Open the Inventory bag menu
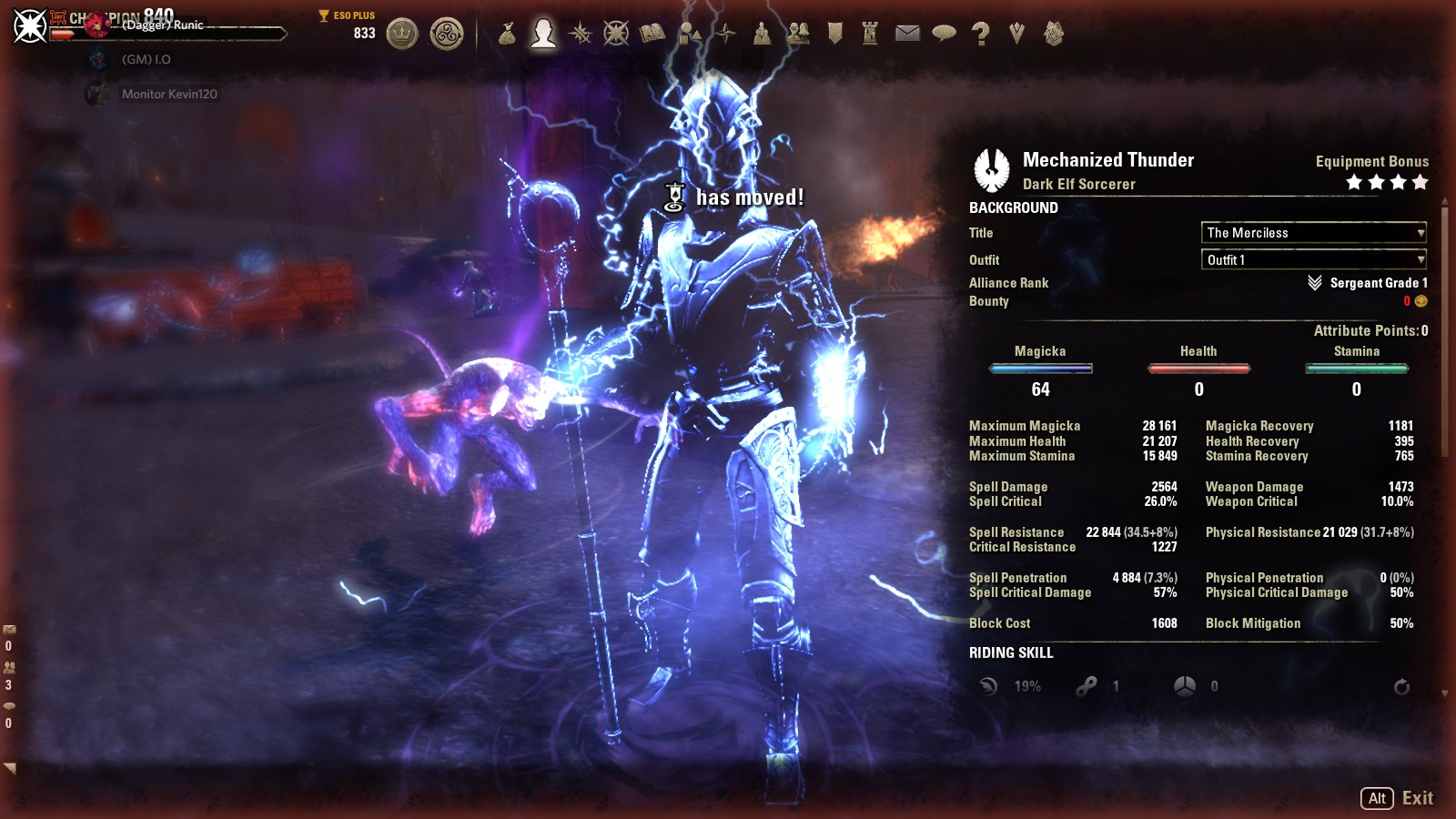The height and width of the screenshot is (819, 1456). point(507,35)
